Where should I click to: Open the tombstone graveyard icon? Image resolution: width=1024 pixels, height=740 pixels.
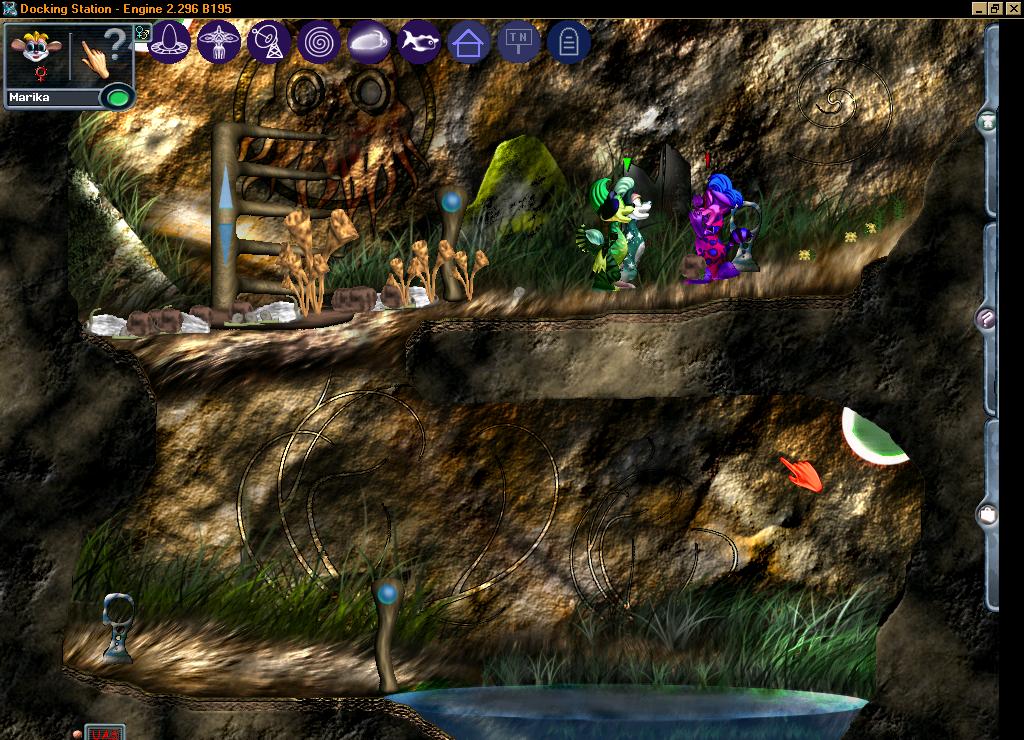point(568,43)
